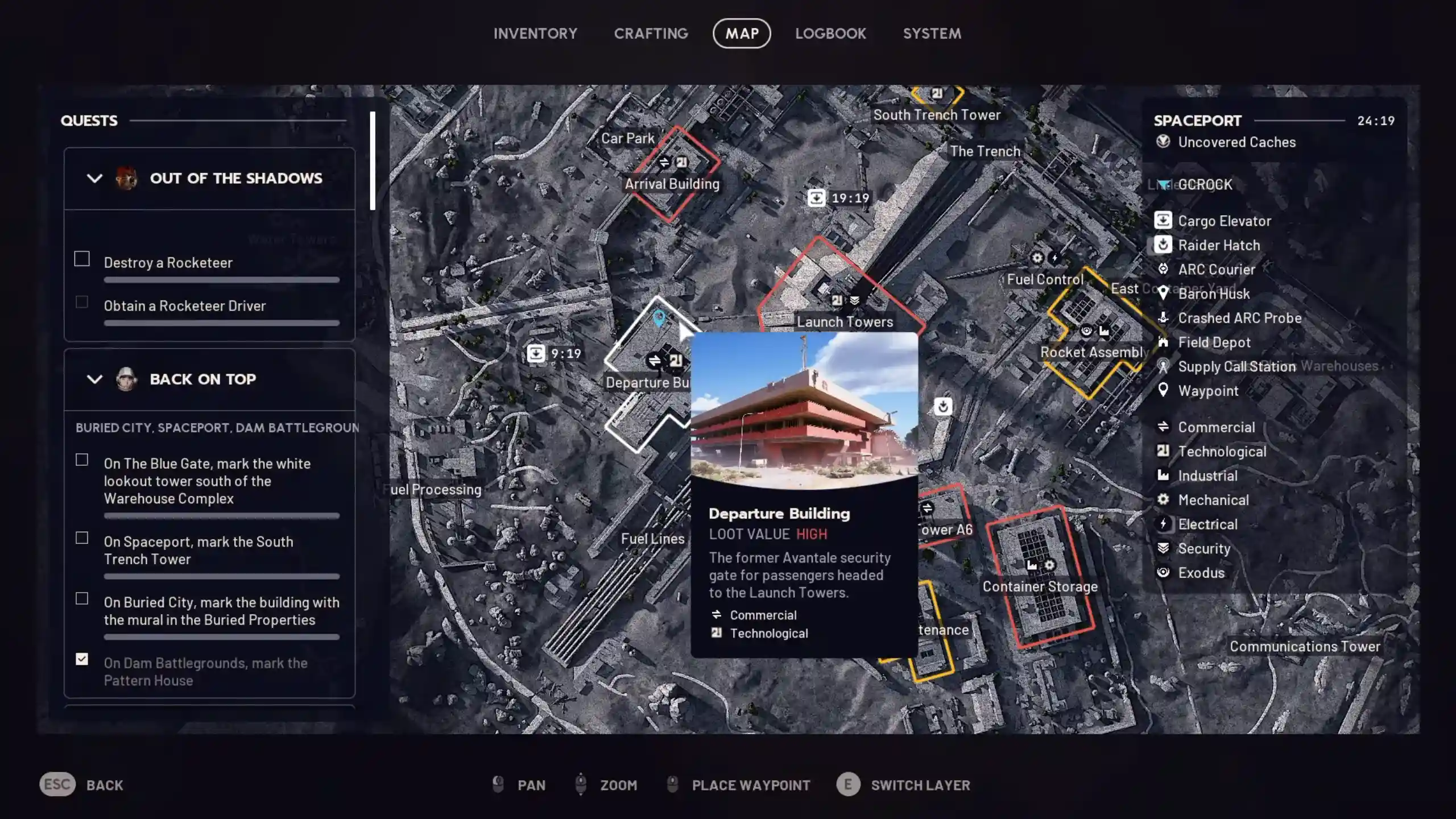Uncheck the Pattern House objective on Dam Battlegrounds
The height and width of the screenshot is (819, 1456).
click(x=81, y=659)
